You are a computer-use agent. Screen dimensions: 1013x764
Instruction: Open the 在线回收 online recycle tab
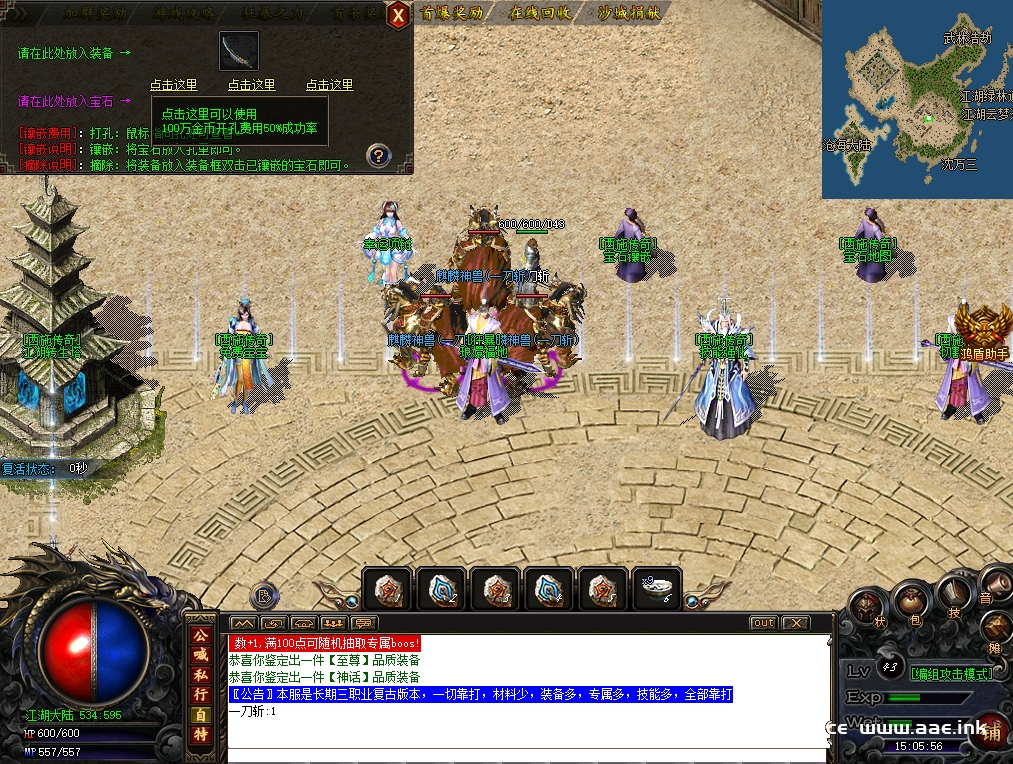[541, 13]
